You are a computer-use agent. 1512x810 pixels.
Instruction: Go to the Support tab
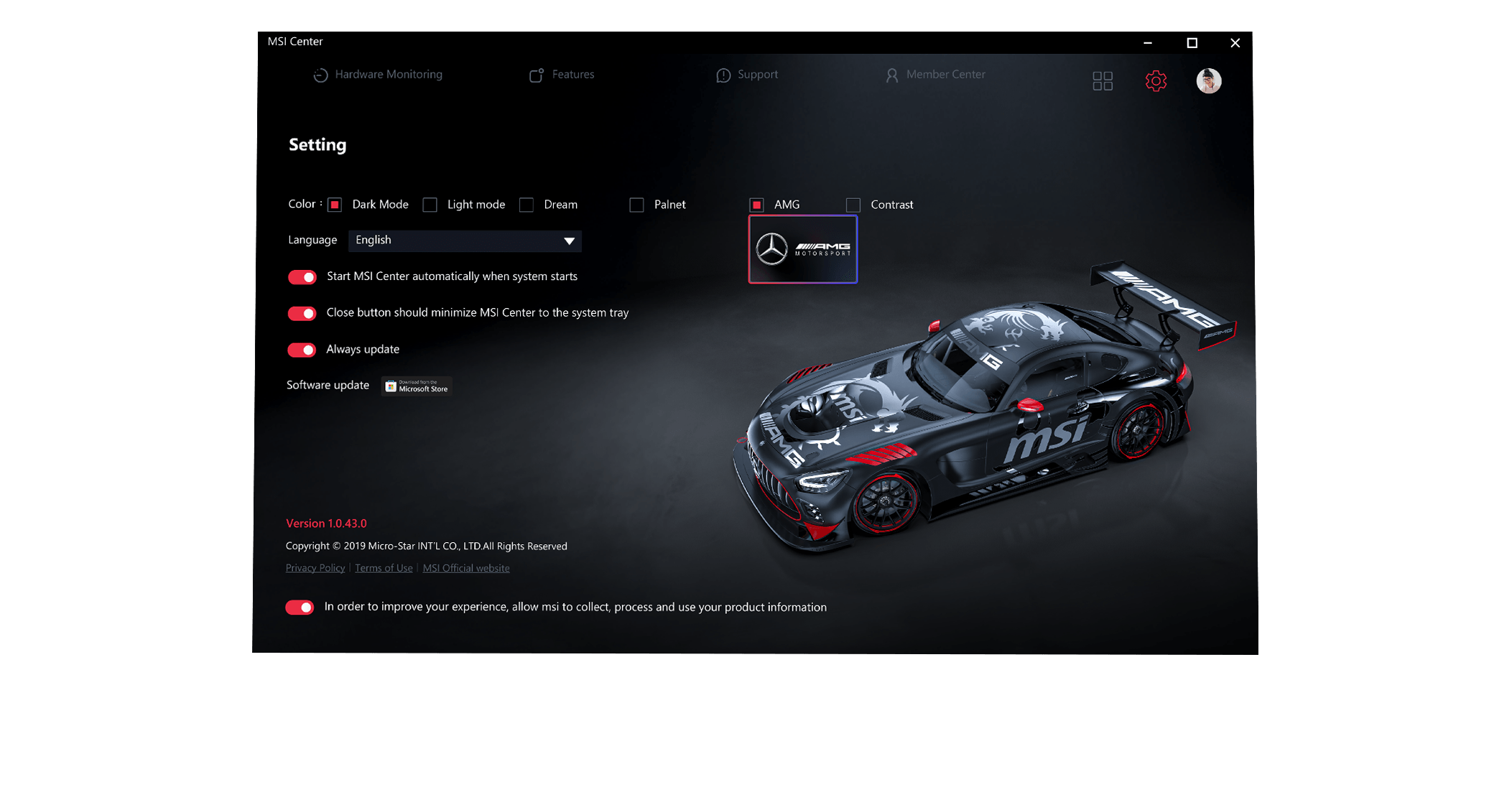click(x=747, y=75)
